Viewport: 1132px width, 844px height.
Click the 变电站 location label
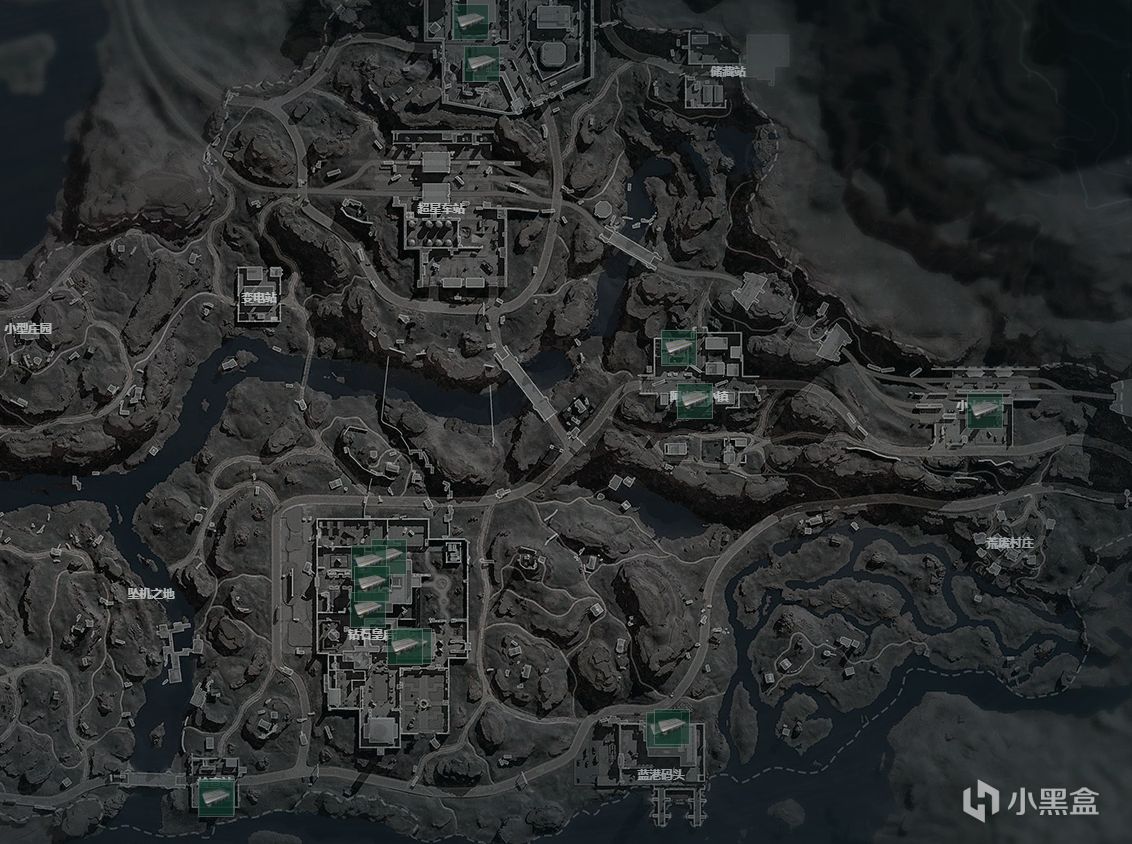(258, 298)
